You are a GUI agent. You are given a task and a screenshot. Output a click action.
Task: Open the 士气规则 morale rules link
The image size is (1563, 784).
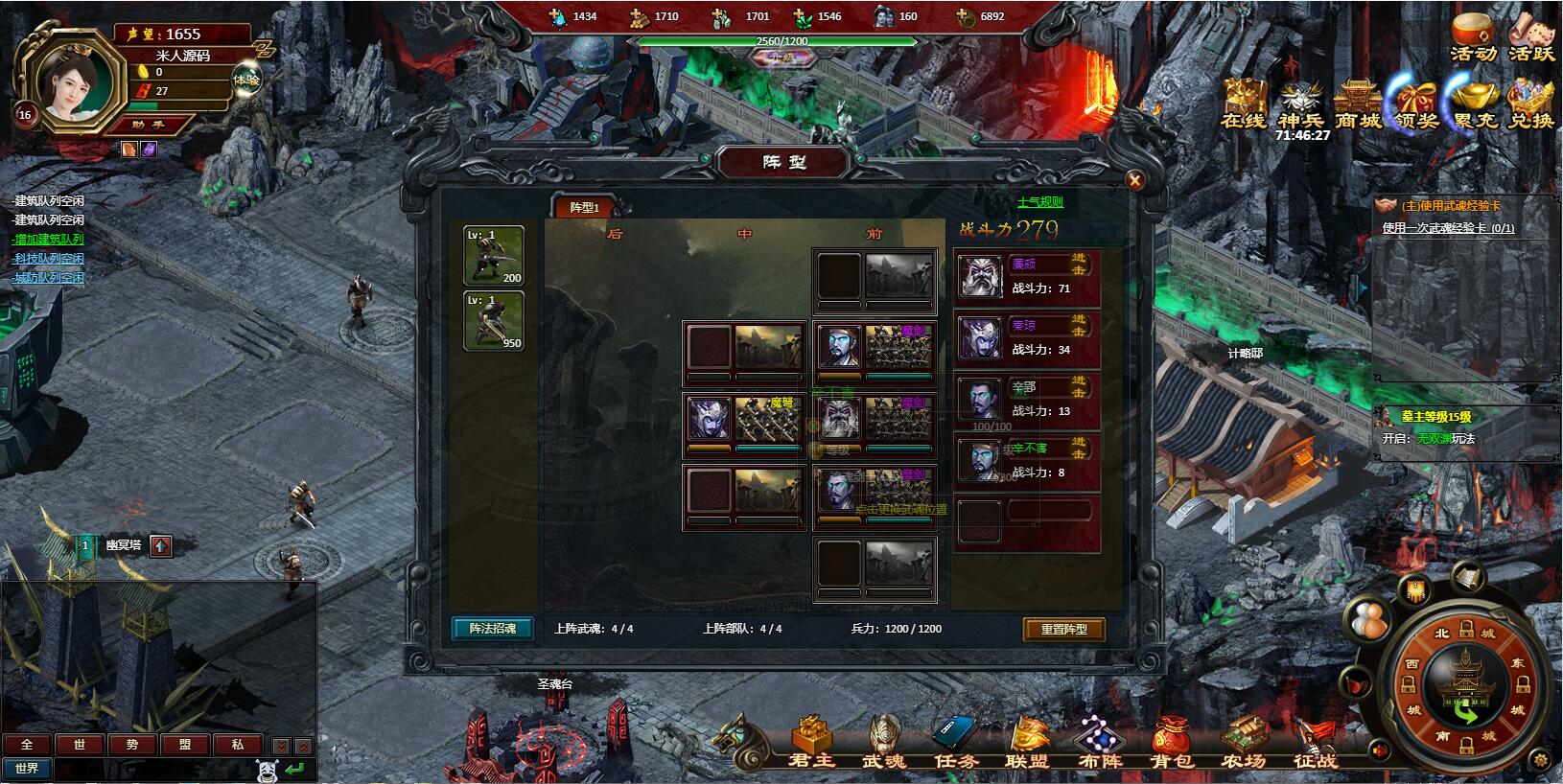pyautogui.click(x=1039, y=202)
